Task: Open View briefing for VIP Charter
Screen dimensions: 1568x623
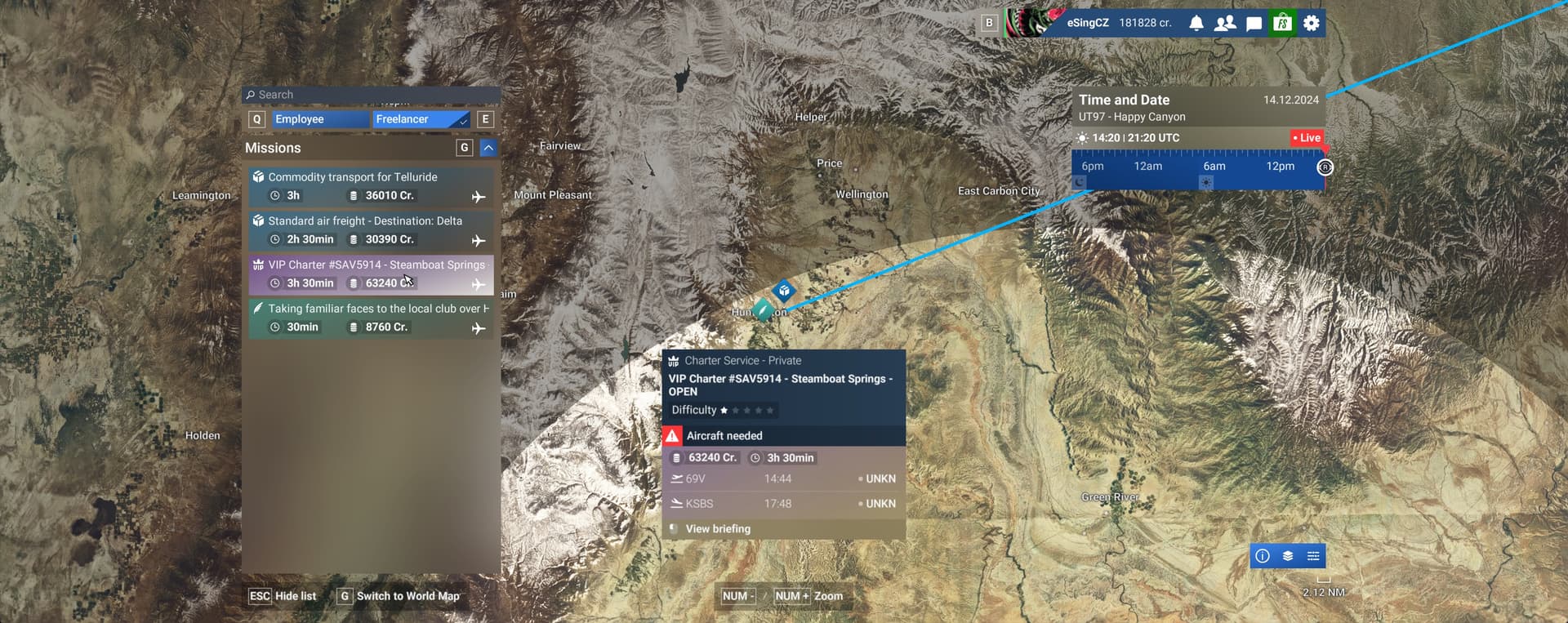Action: pyautogui.click(x=717, y=528)
